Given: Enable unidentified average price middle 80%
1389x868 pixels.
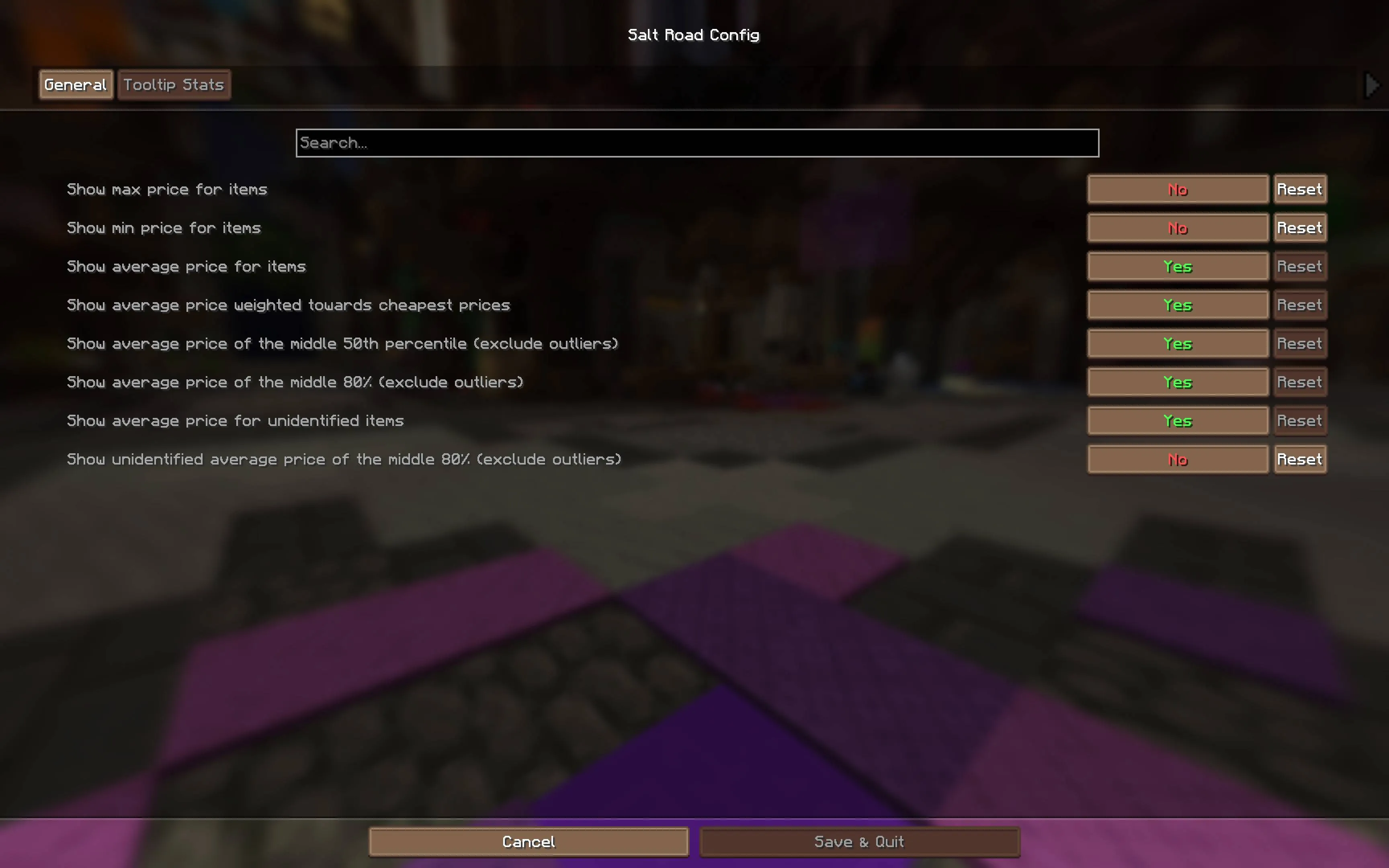Looking at the screenshot, I should point(1178,459).
